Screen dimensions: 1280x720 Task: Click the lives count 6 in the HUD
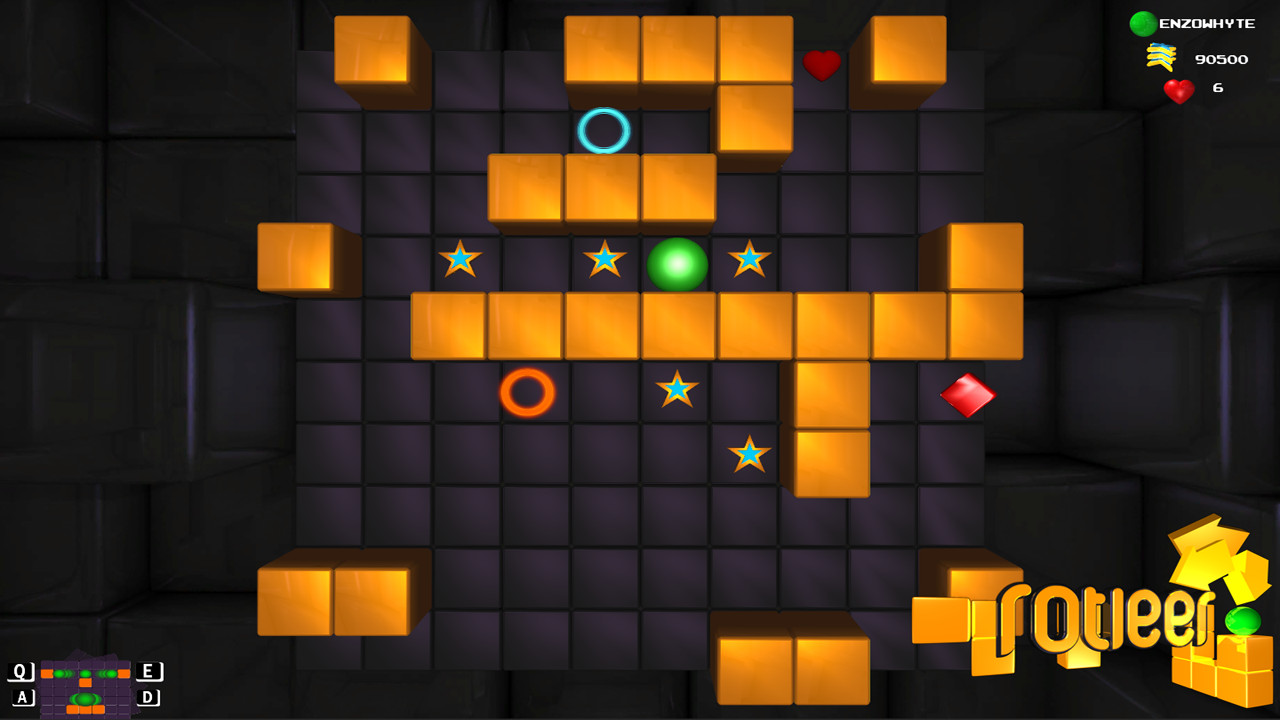point(1218,90)
